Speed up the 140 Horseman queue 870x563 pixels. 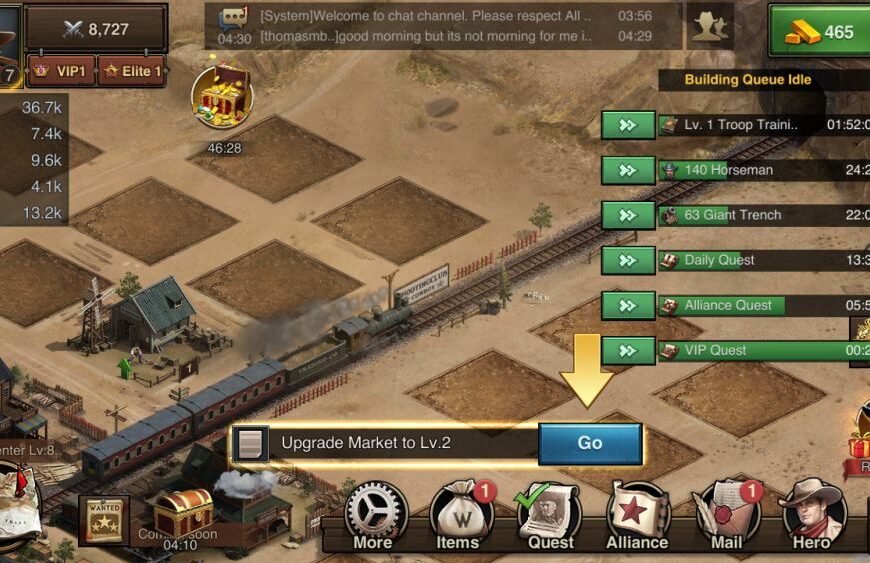click(x=628, y=170)
